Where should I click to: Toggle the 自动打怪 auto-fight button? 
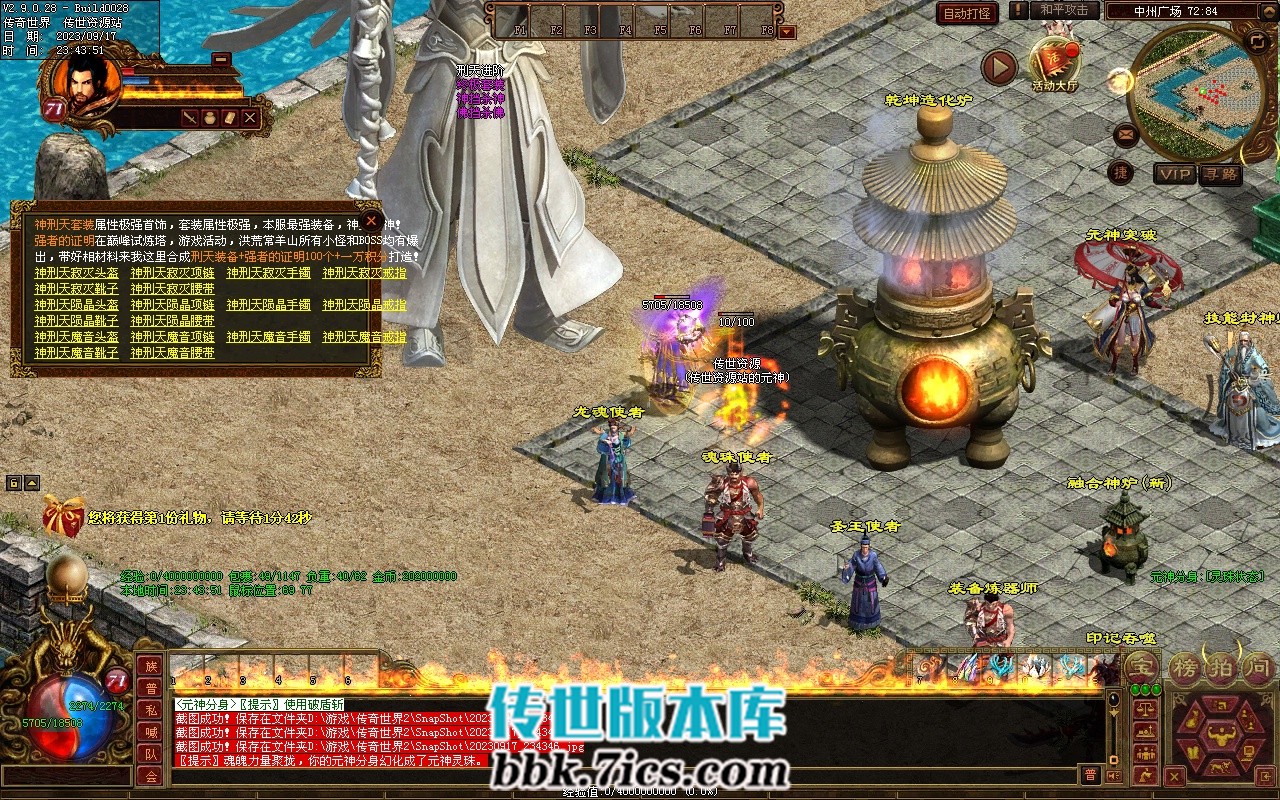(967, 13)
